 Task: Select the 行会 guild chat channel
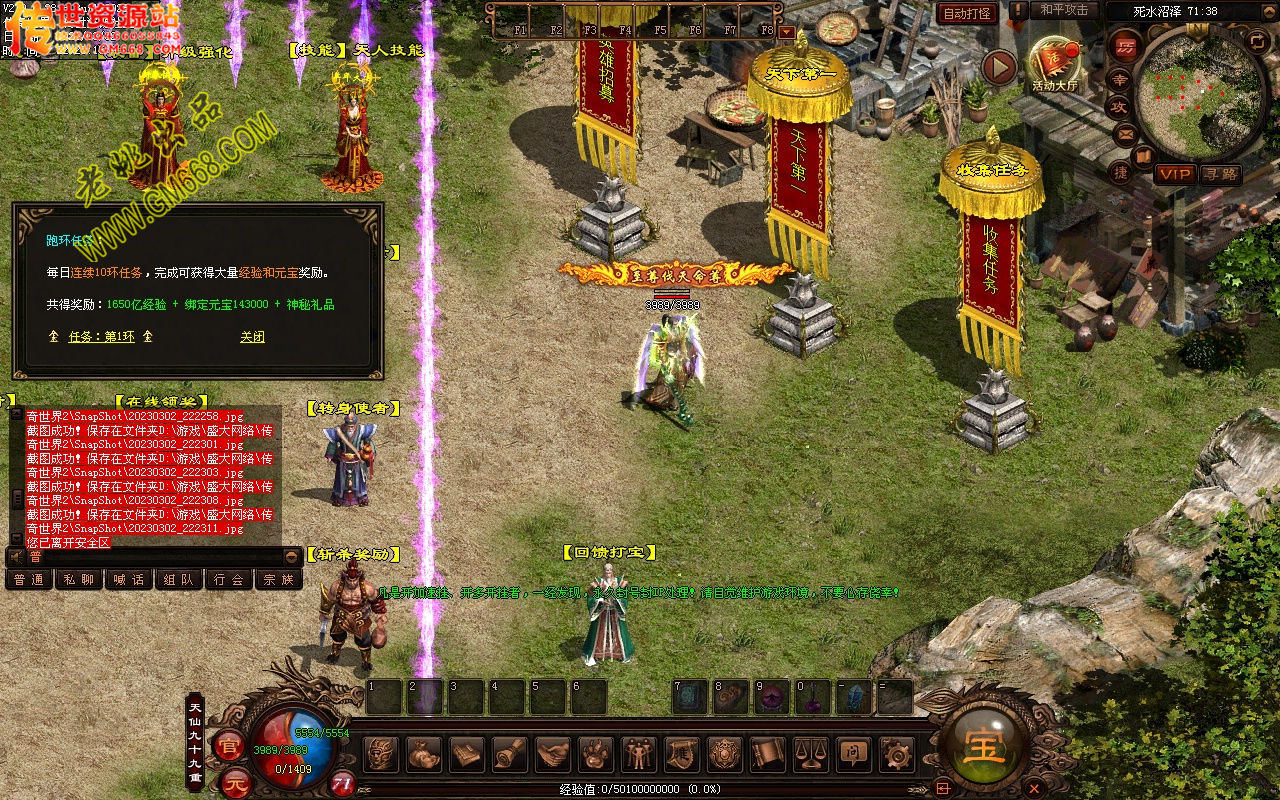click(x=229, y=579)
